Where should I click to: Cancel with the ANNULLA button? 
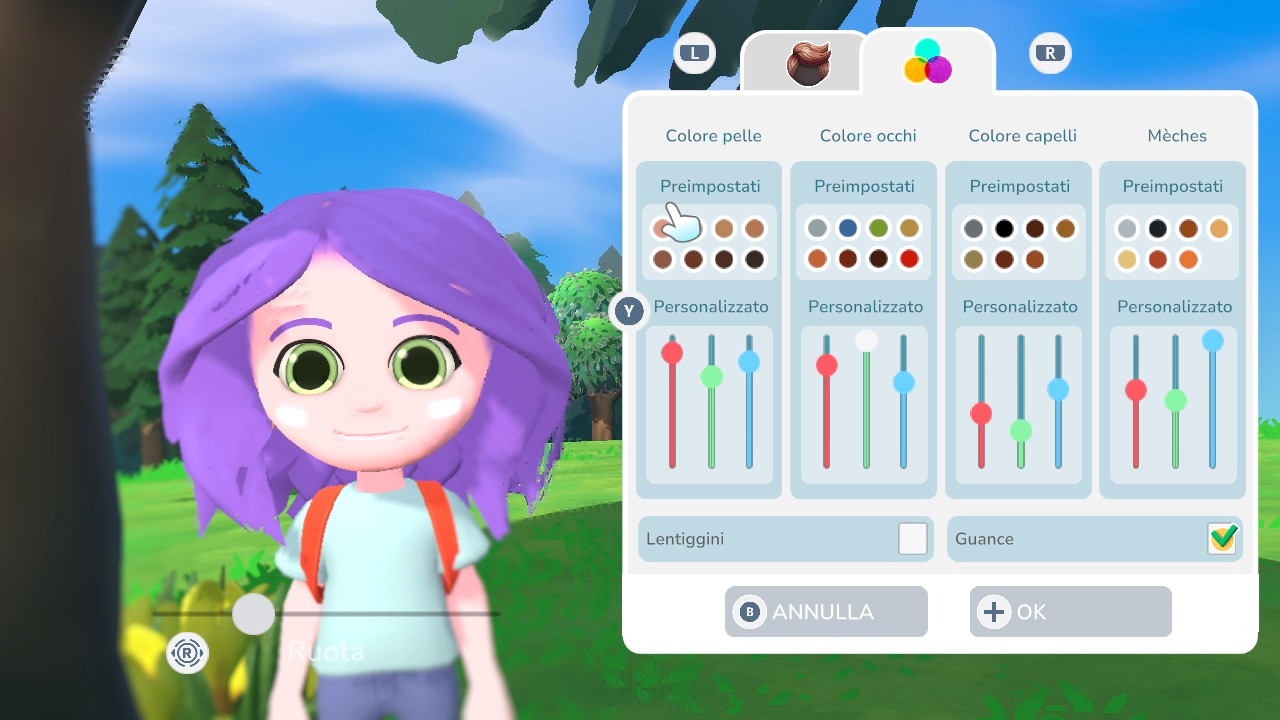click(826, 611)
